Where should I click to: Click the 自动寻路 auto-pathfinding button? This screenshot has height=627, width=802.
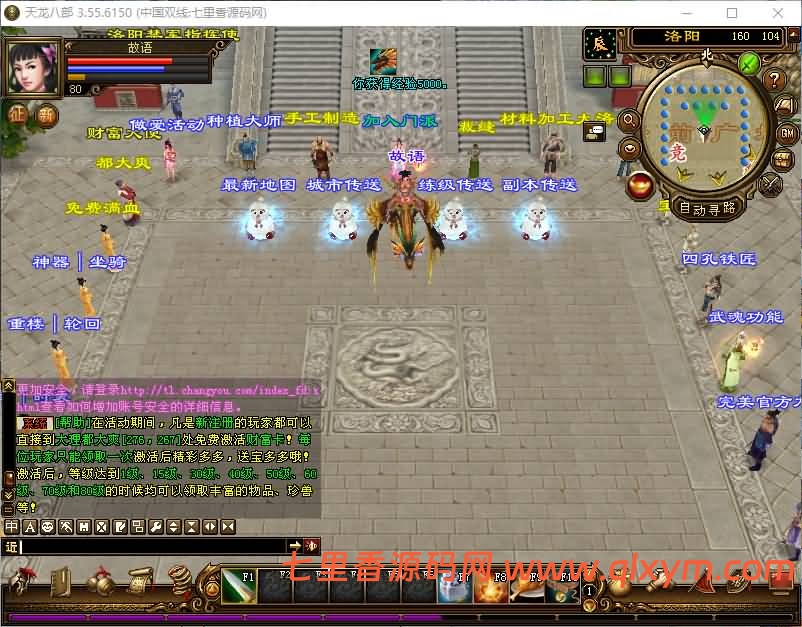(x=708, y=208)
